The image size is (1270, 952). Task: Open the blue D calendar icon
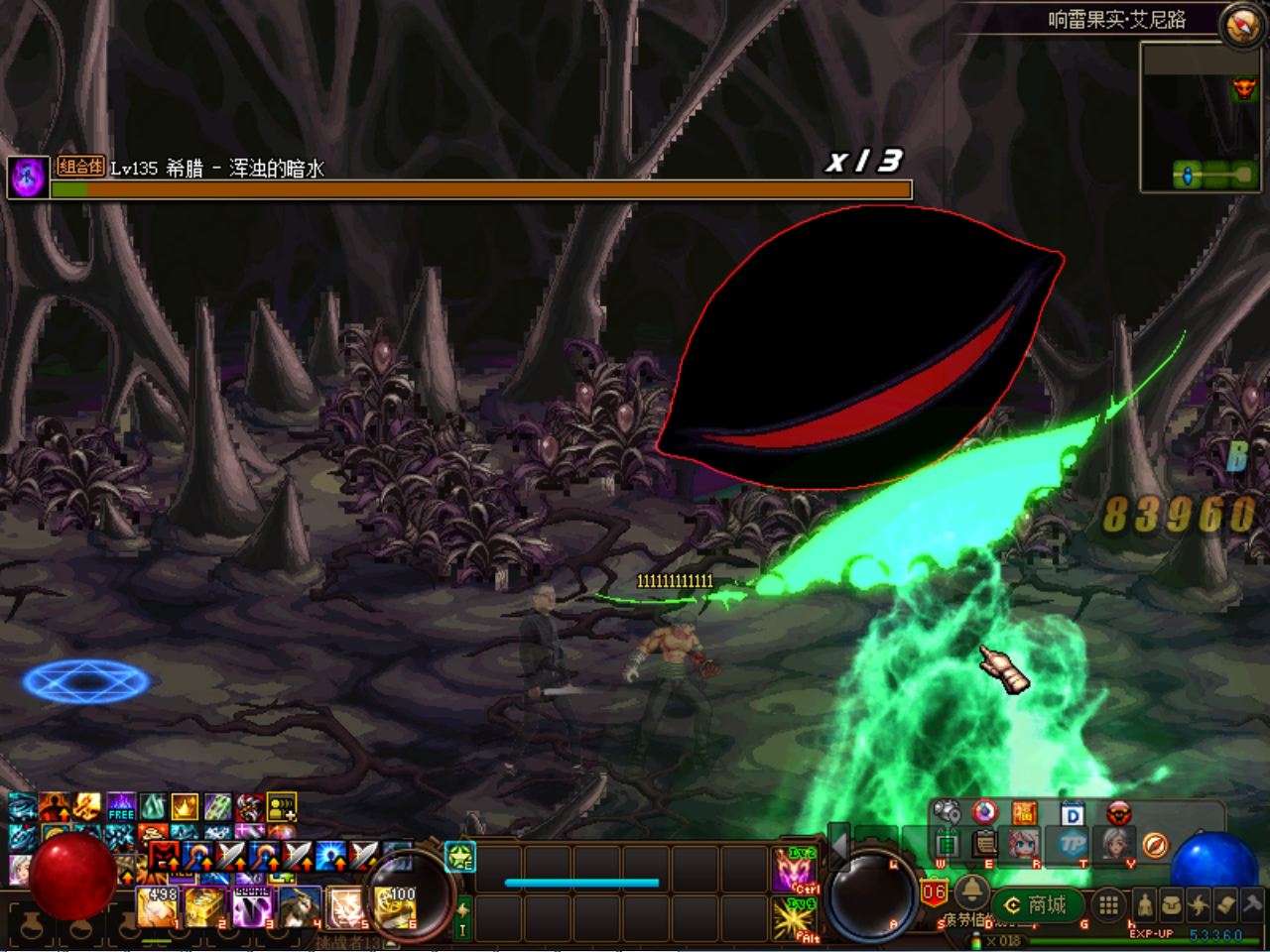(1073, 814)
